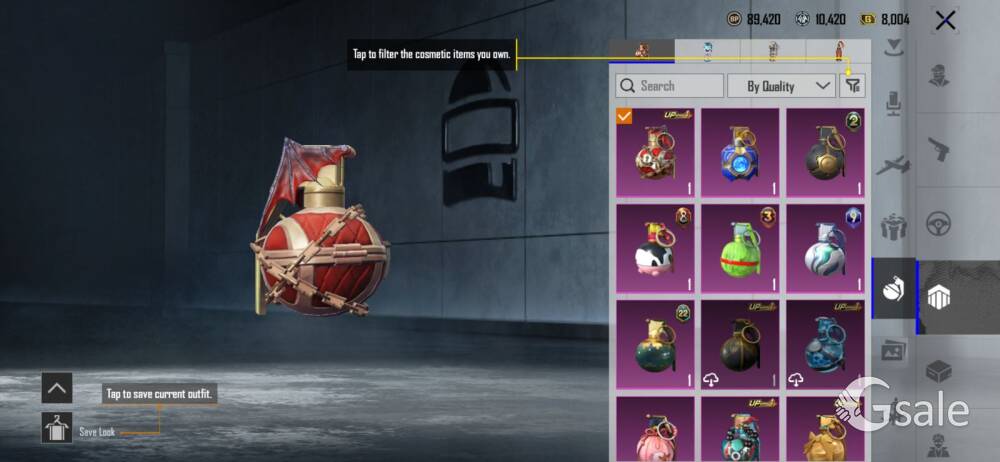Select the red chained grenade skin with checkmark

(655, 153)
